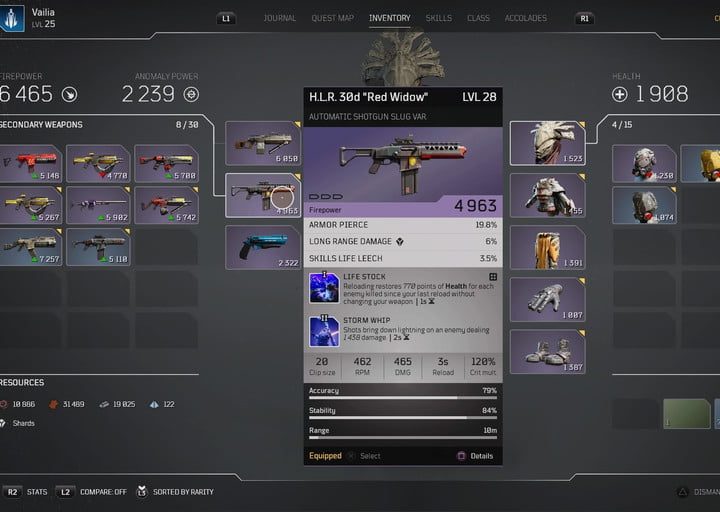
Task: Show the Accolades tab
Action: [525, 18]
